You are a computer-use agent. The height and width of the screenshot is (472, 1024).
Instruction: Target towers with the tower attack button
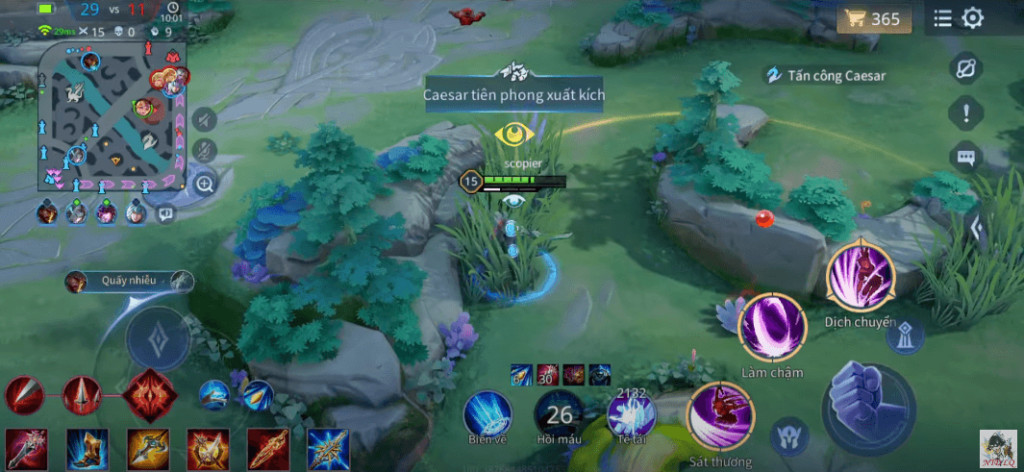coord(904,334)
